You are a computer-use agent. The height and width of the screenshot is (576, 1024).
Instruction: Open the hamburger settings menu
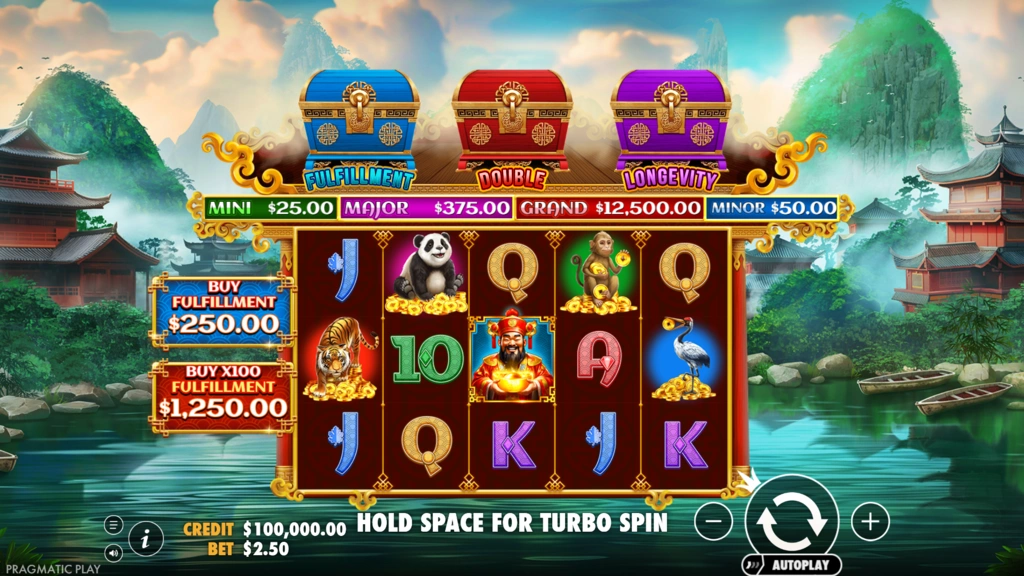(x=114, y=525)
